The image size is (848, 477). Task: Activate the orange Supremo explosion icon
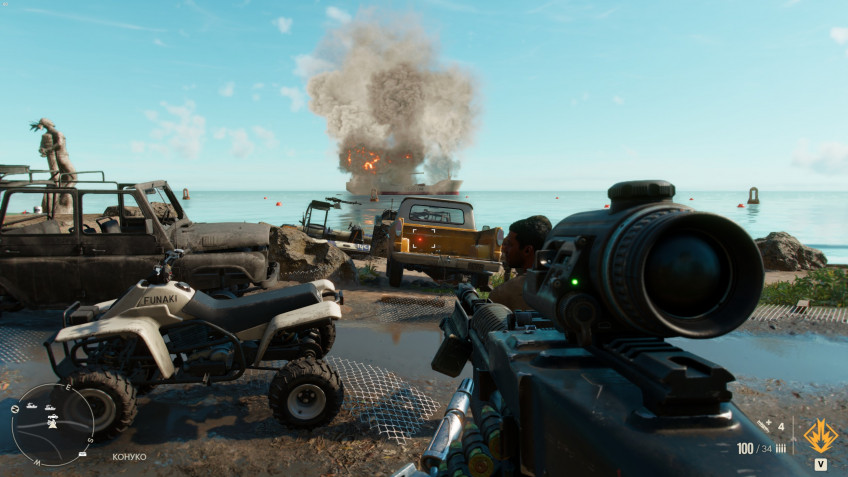(820, 435)
